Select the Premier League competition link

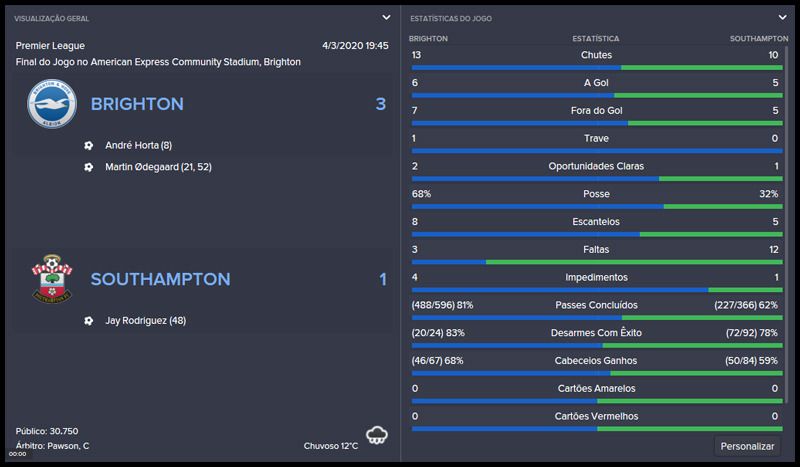tap(50, 46)
